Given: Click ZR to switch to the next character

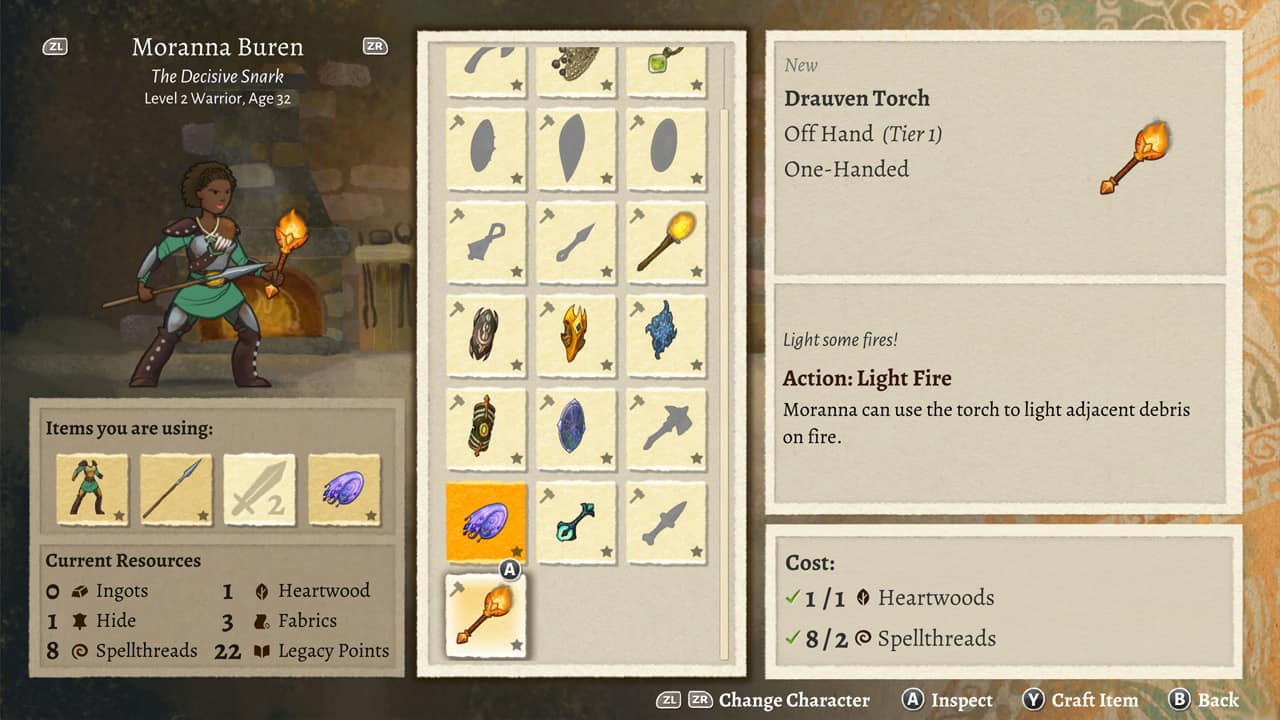Looking at the screenshot, I should (374, 46).
